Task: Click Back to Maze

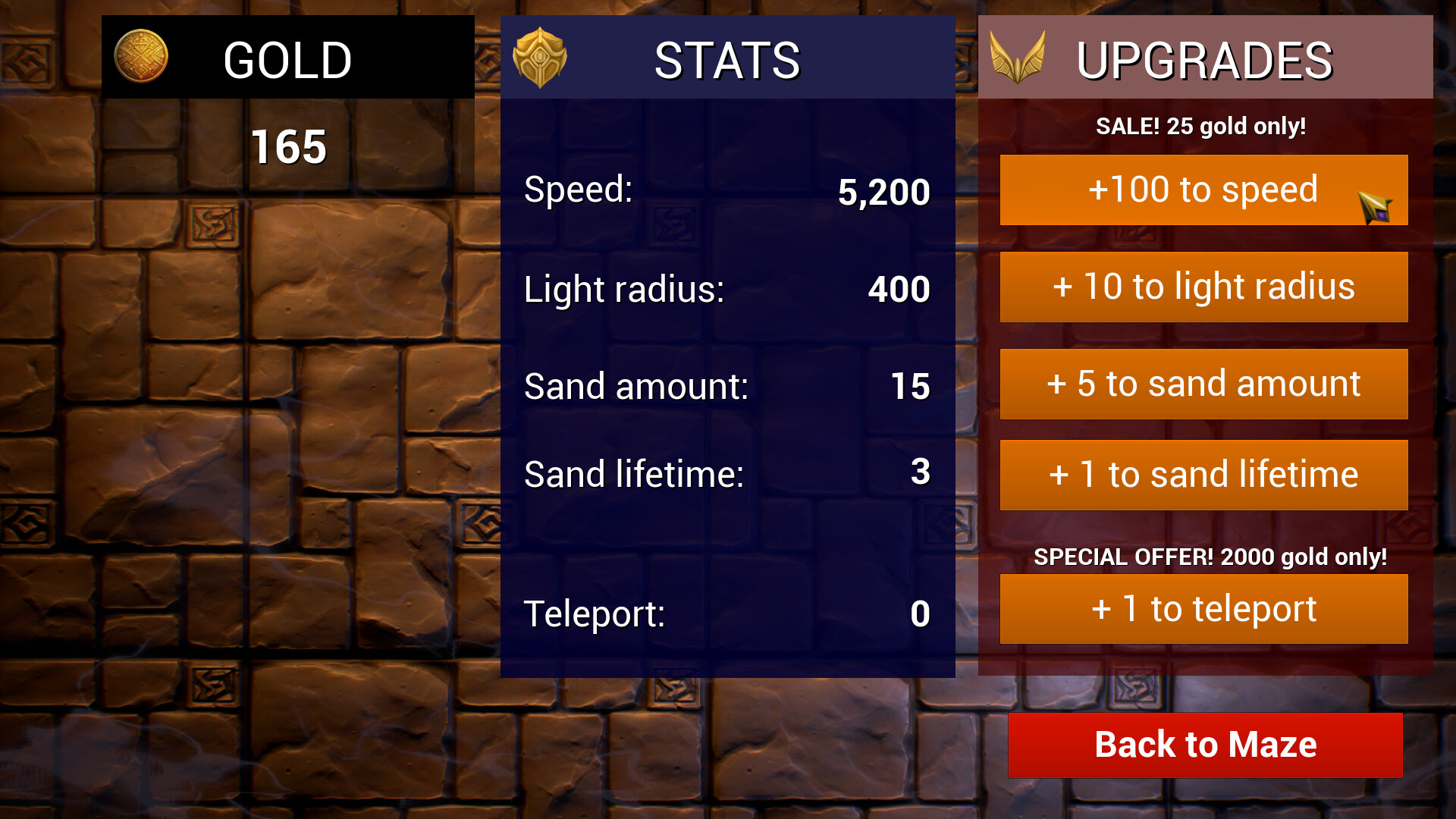Action: point(1203,745)
